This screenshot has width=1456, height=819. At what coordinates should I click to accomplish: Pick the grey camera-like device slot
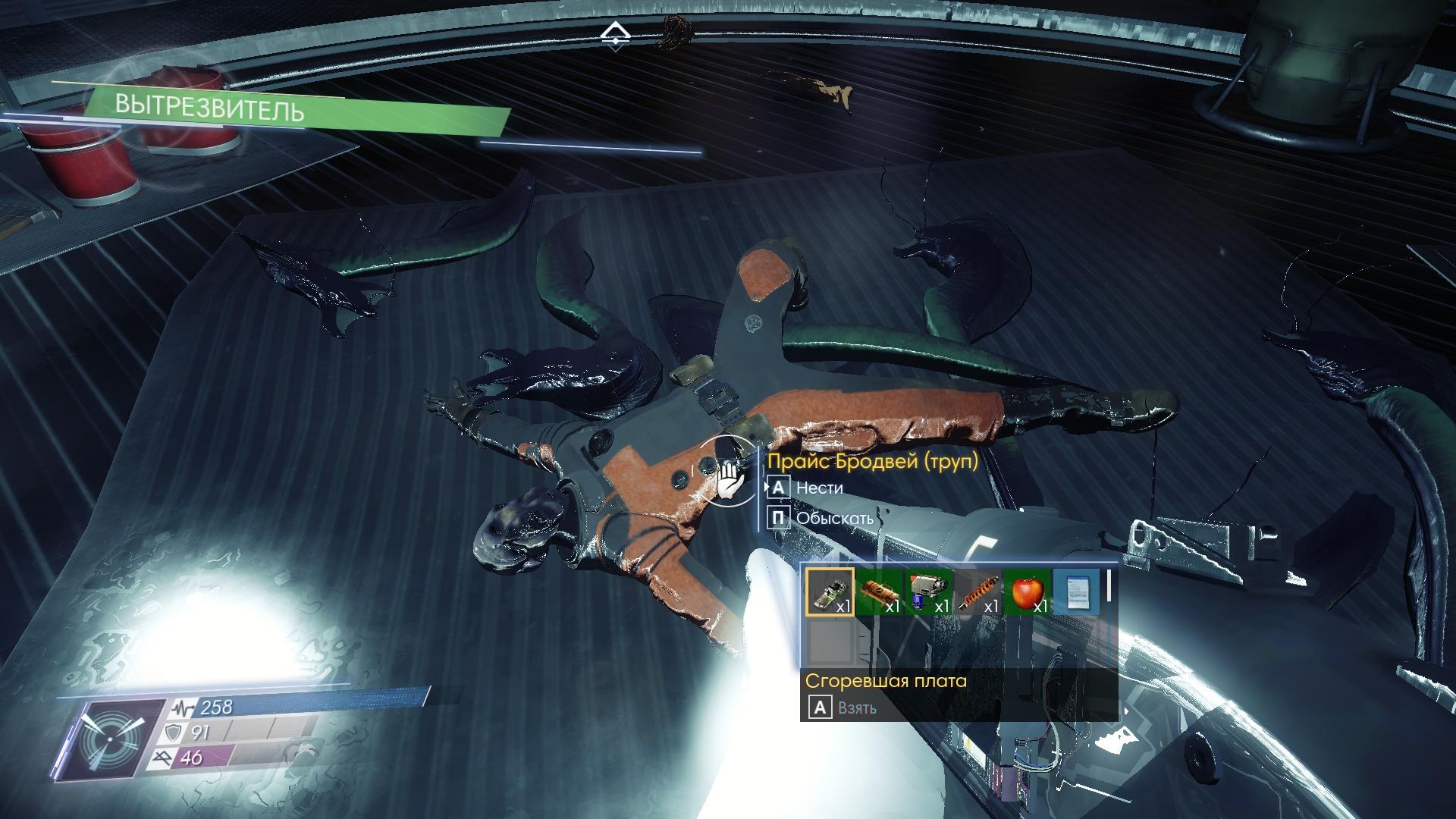[928, 591]
